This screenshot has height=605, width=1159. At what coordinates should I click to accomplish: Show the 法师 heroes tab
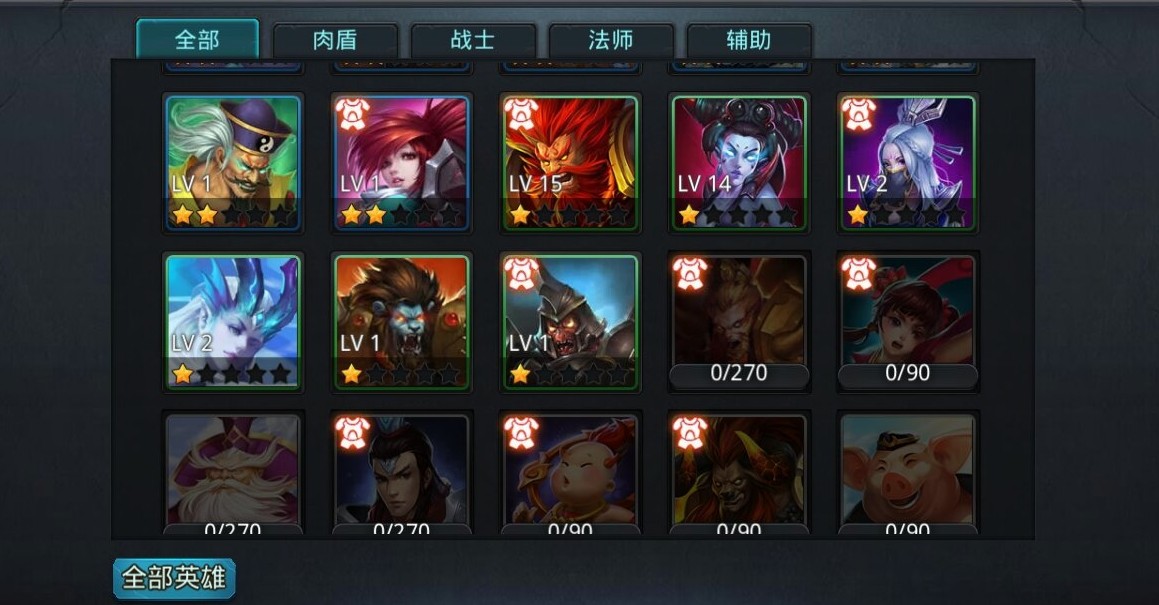pos(611,41)
